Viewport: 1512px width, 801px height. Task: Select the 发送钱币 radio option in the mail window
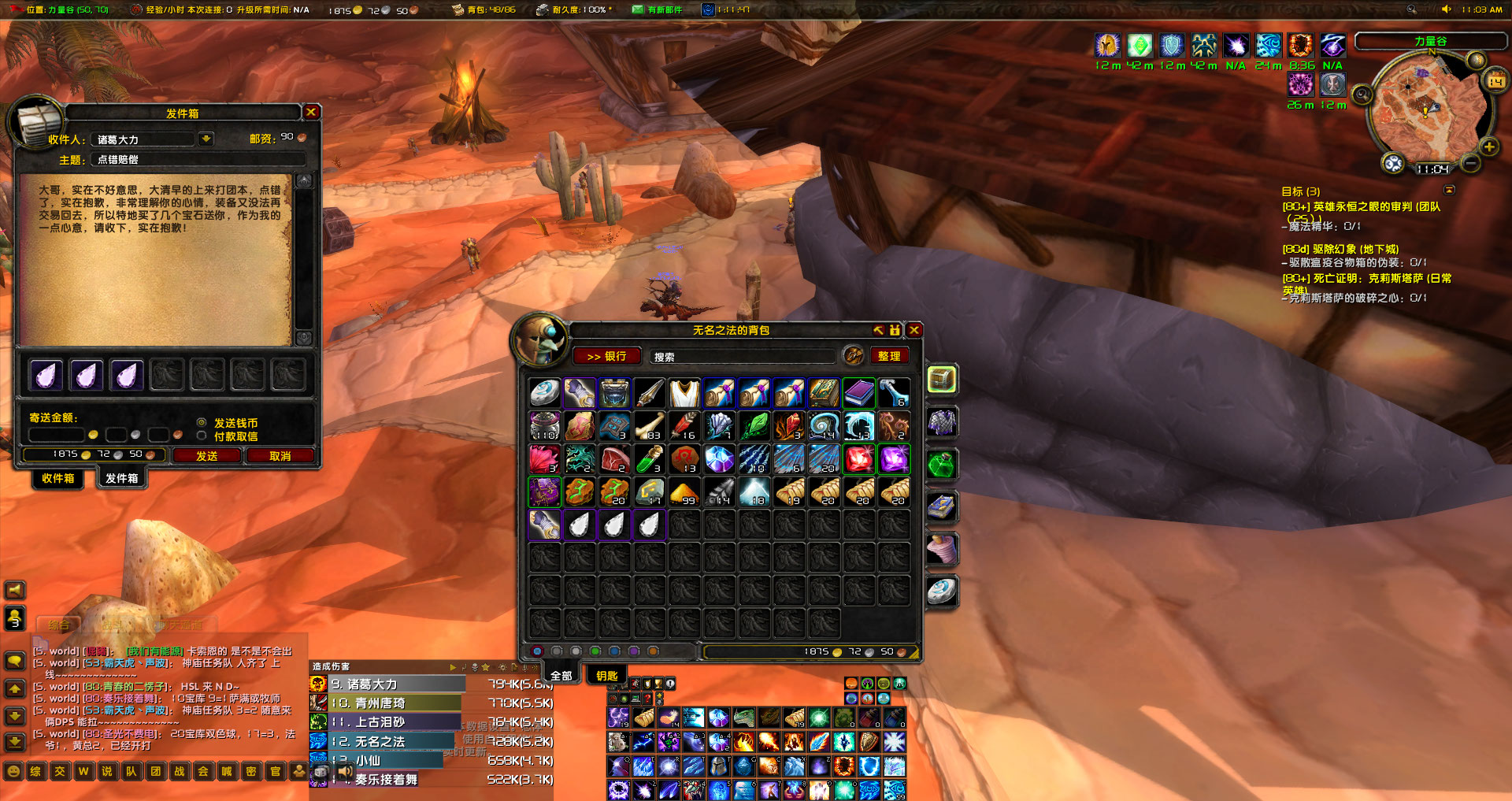pos(202,423)
